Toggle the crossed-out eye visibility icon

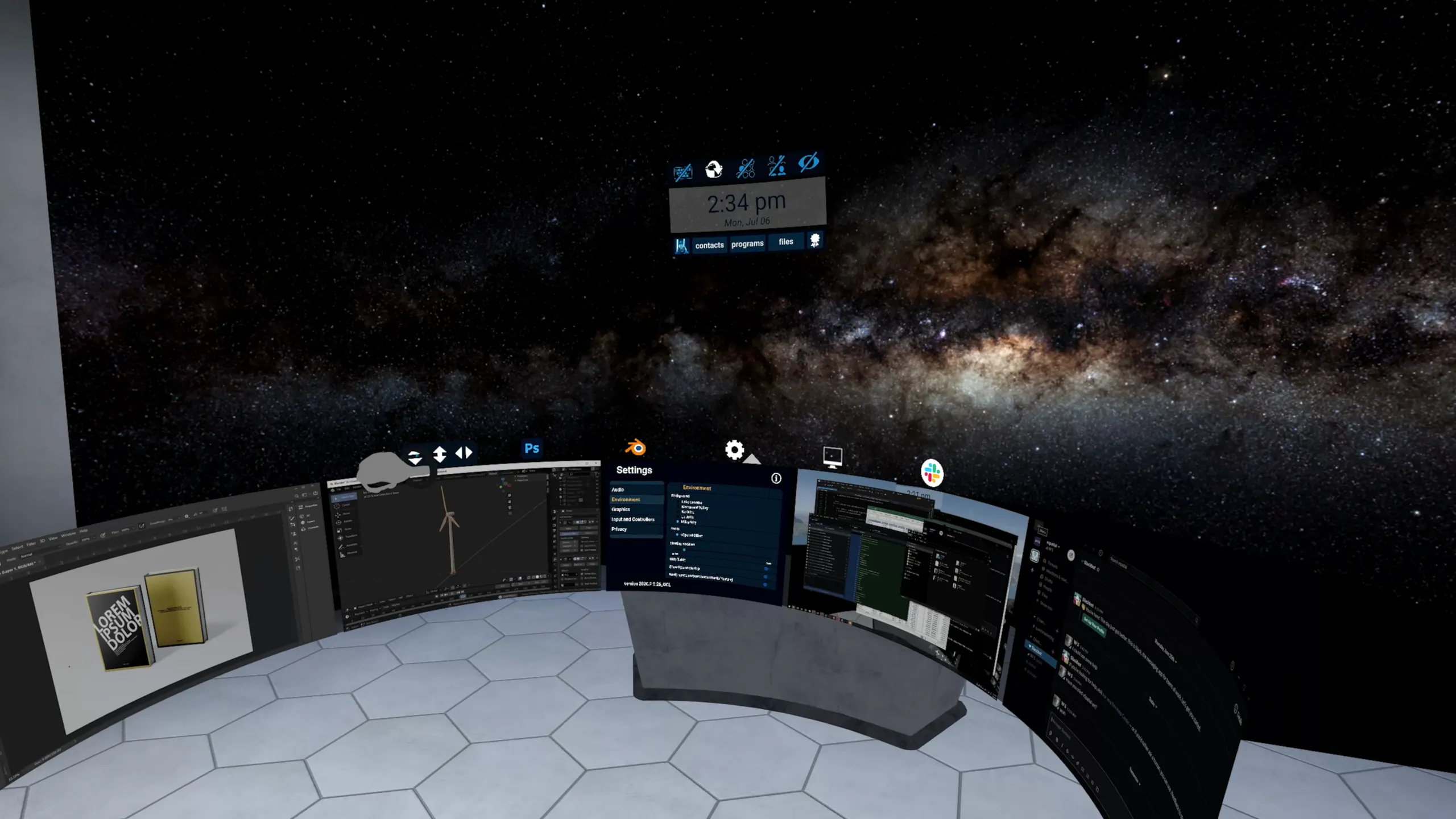[x=808, y=163]
